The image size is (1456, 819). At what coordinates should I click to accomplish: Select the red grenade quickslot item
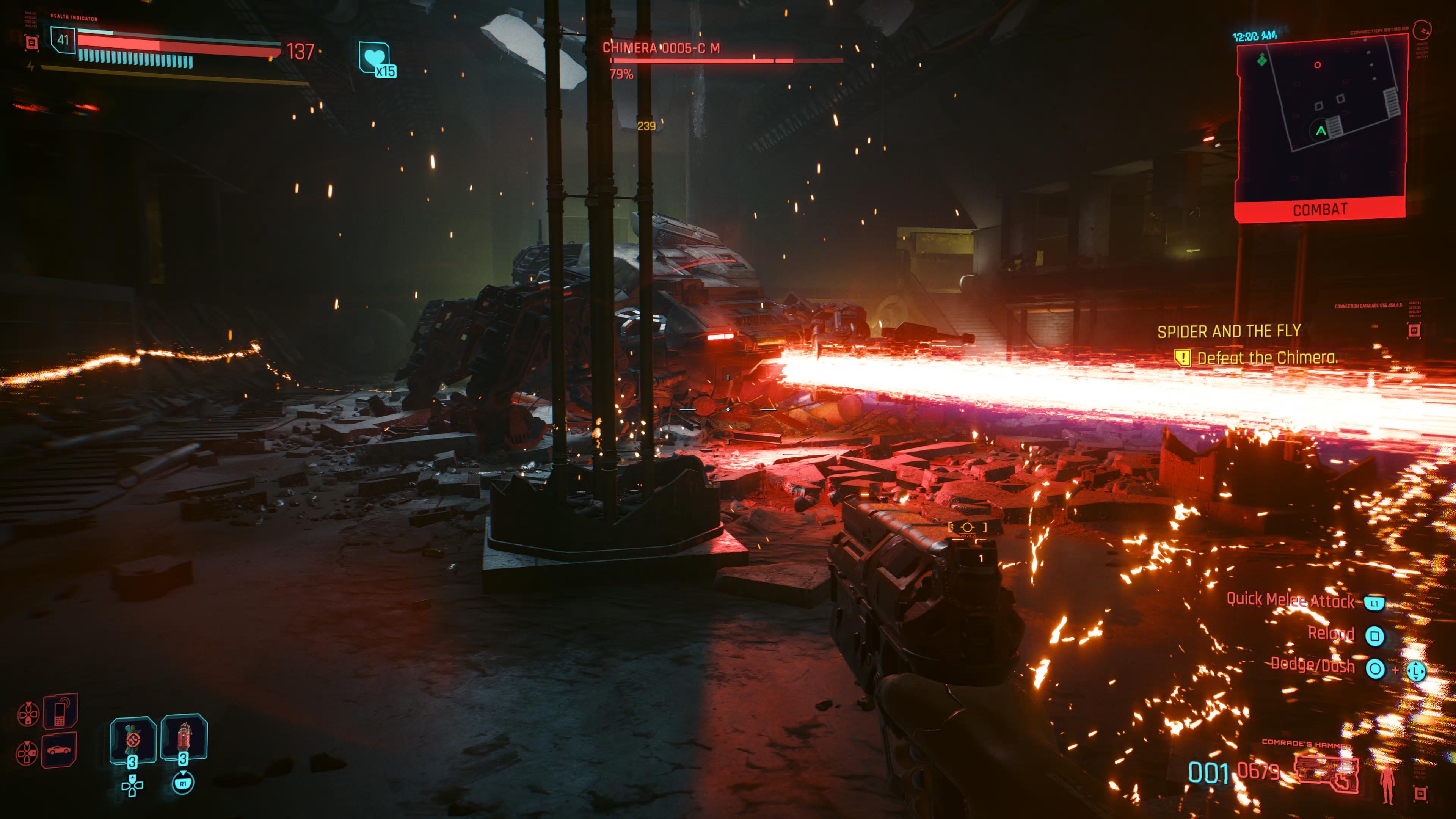184,736
